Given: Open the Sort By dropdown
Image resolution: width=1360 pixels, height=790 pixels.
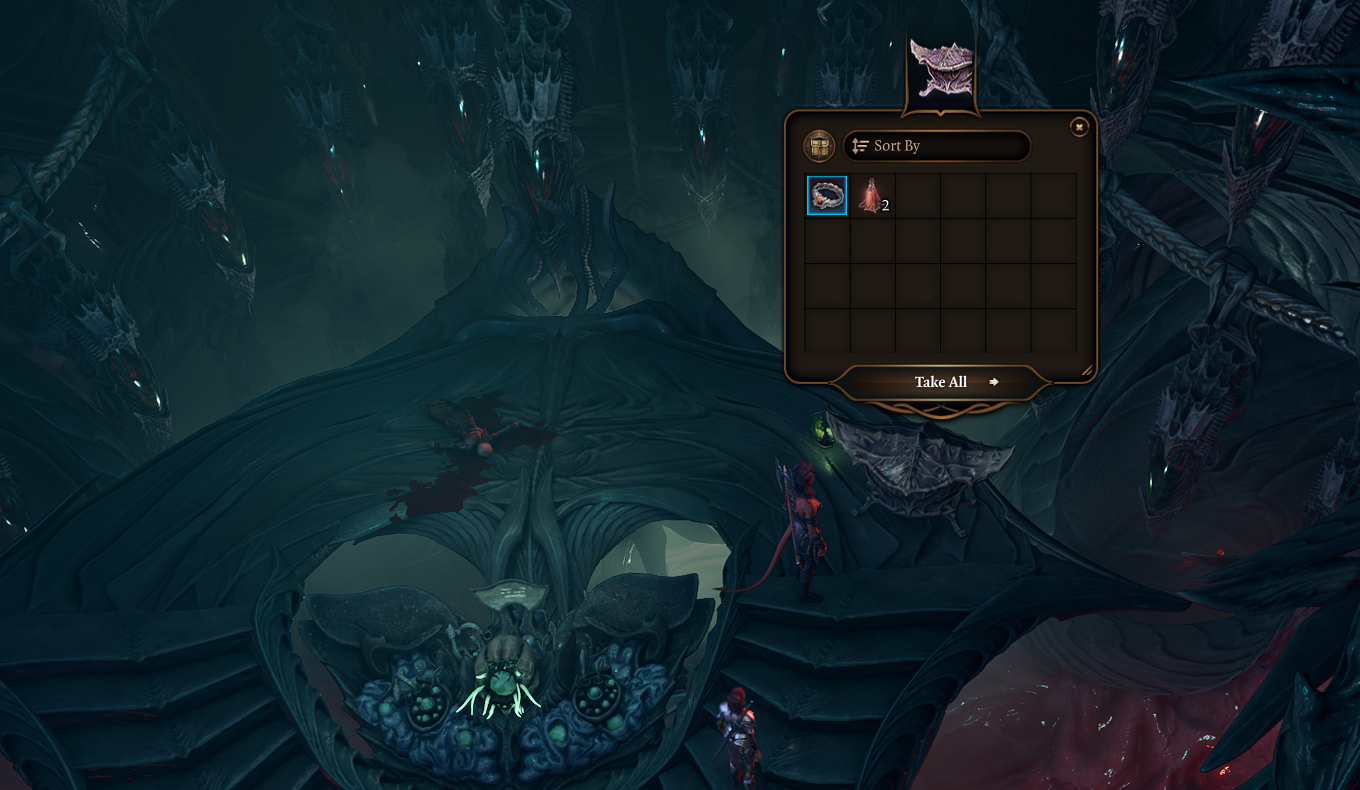Looking at the screenshot, I should click(x=936, y=146).
